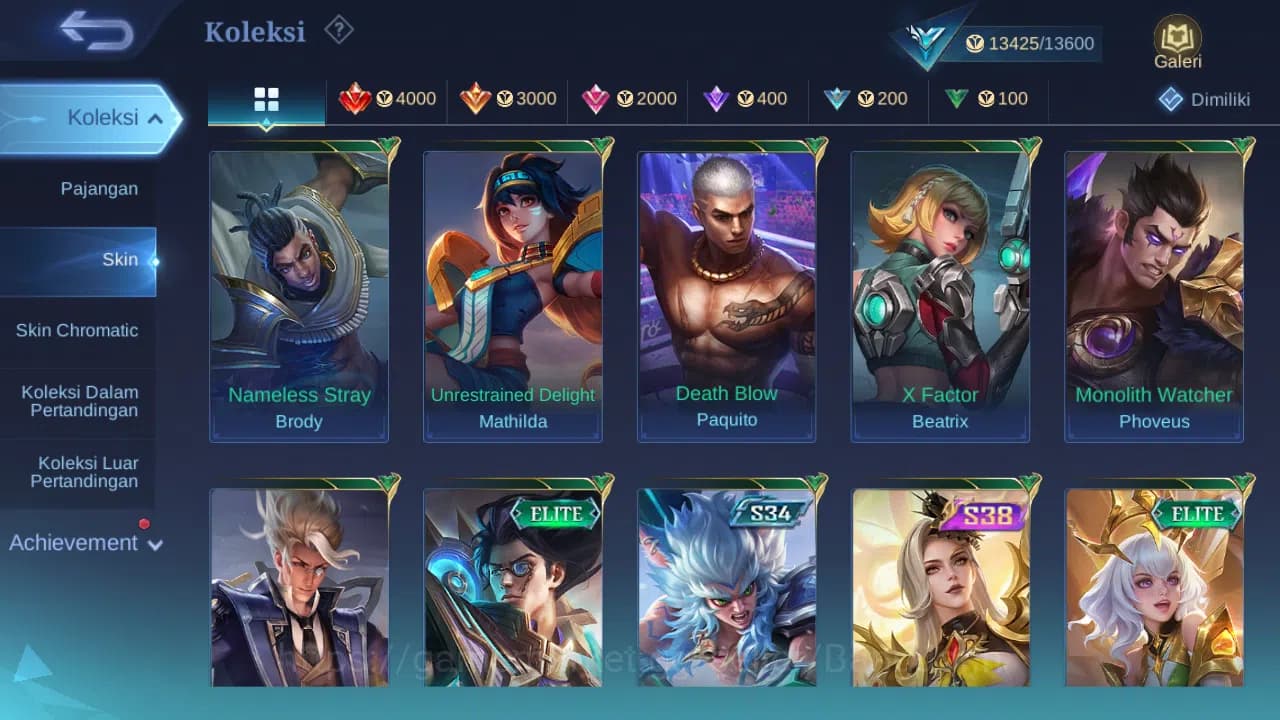
Task: Switch to the Skin Chromatic tab
Action: click(79, 330)
